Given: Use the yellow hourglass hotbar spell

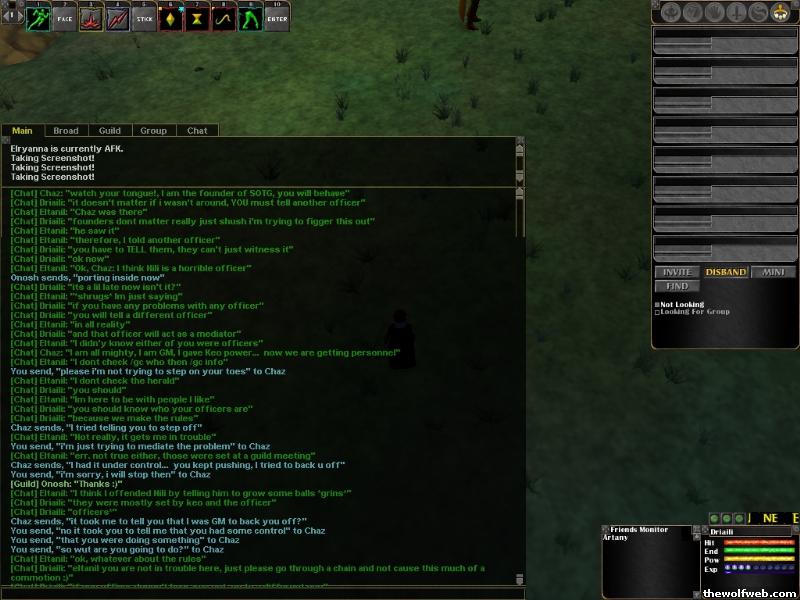Looking at the screenshot, I should (198, 17).
